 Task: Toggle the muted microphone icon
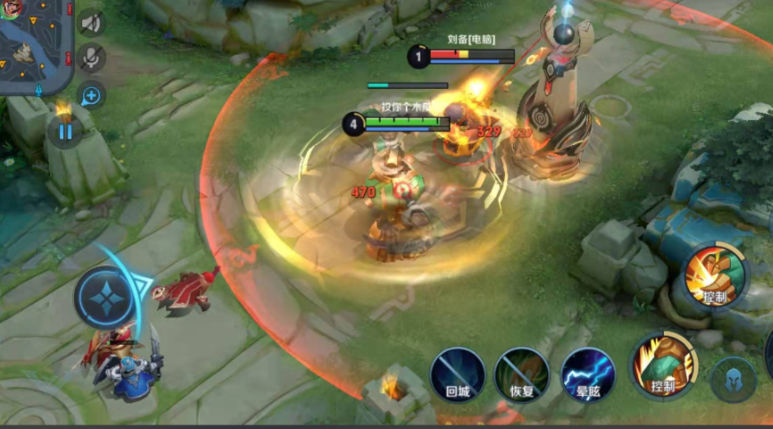pyautogui.click(x=91, y=58)
